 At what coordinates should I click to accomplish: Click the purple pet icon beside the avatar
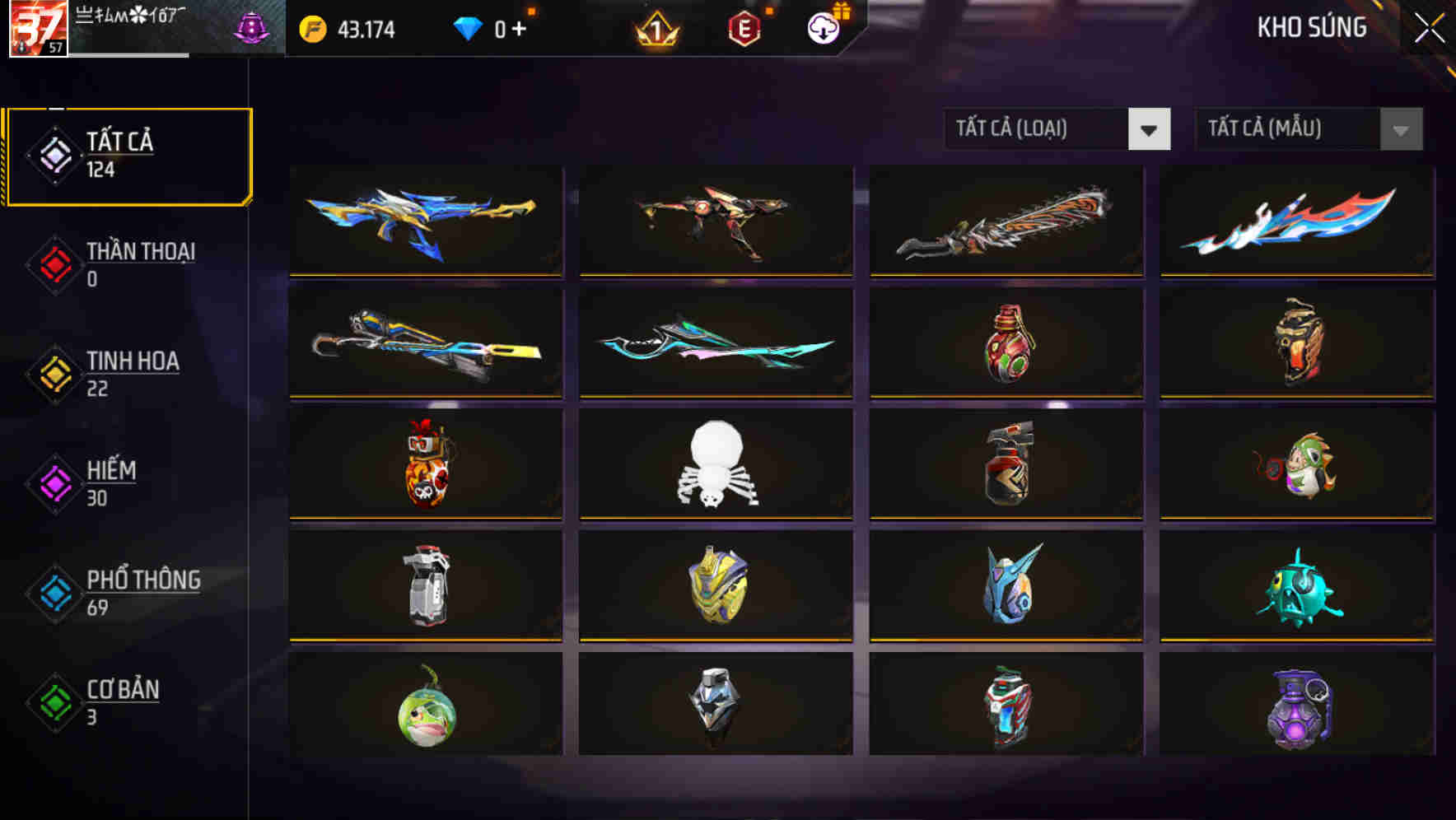coord(251,25)
